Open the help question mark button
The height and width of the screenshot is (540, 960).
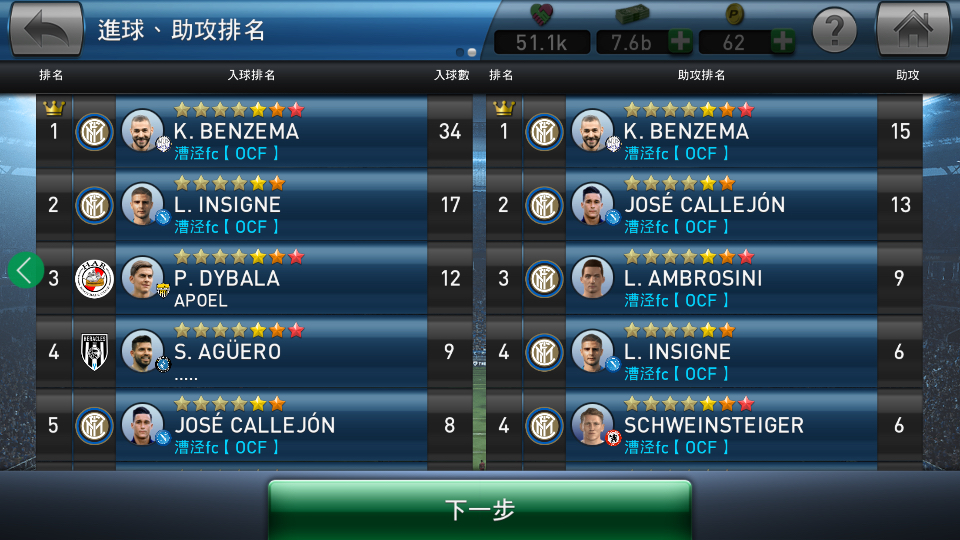pyautogui.click(x=835, y=31)
